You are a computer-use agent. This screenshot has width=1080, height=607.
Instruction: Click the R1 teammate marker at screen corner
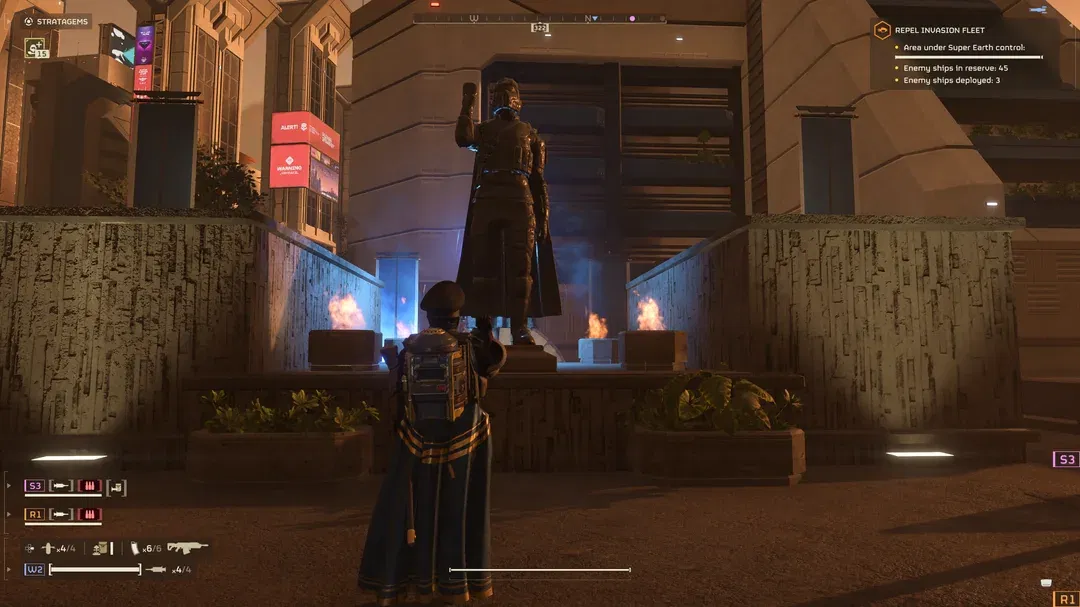[1066, 599]
